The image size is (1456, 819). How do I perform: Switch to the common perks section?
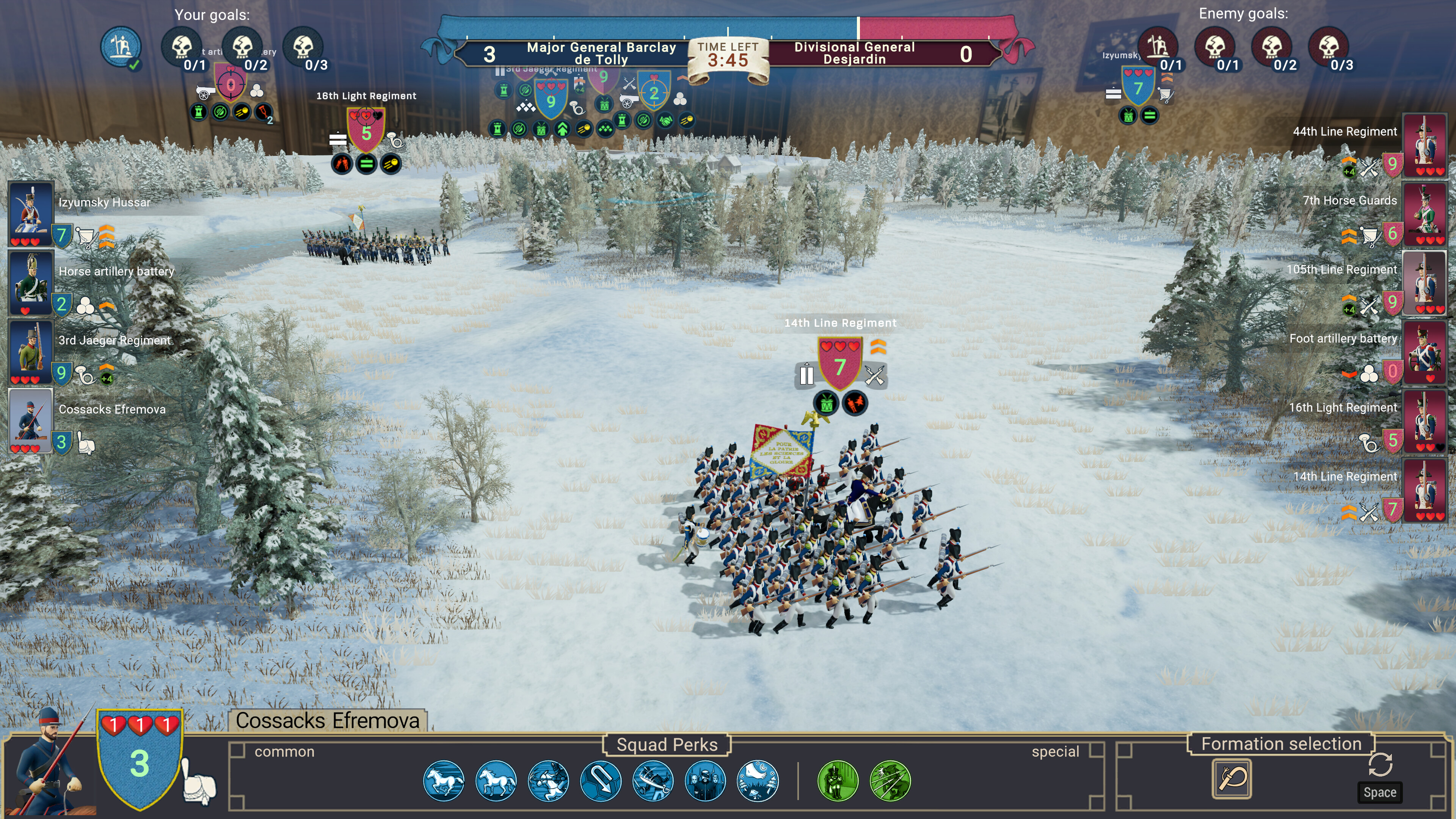click(x=284, y=752)
